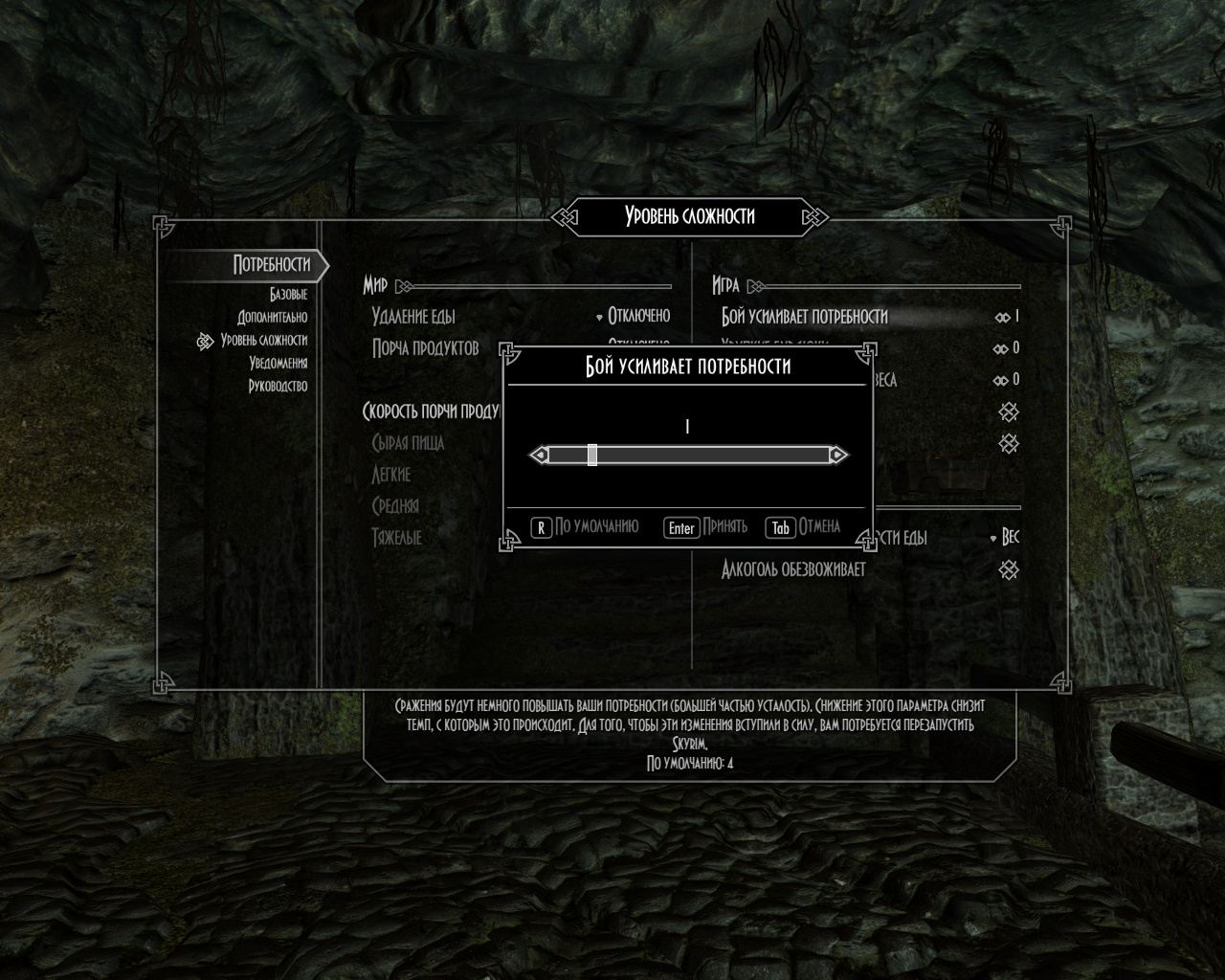This screenshot has height=980, width=1225.
Task: Click the slider's left arrow to decrease value
Action: click(540, 456)
